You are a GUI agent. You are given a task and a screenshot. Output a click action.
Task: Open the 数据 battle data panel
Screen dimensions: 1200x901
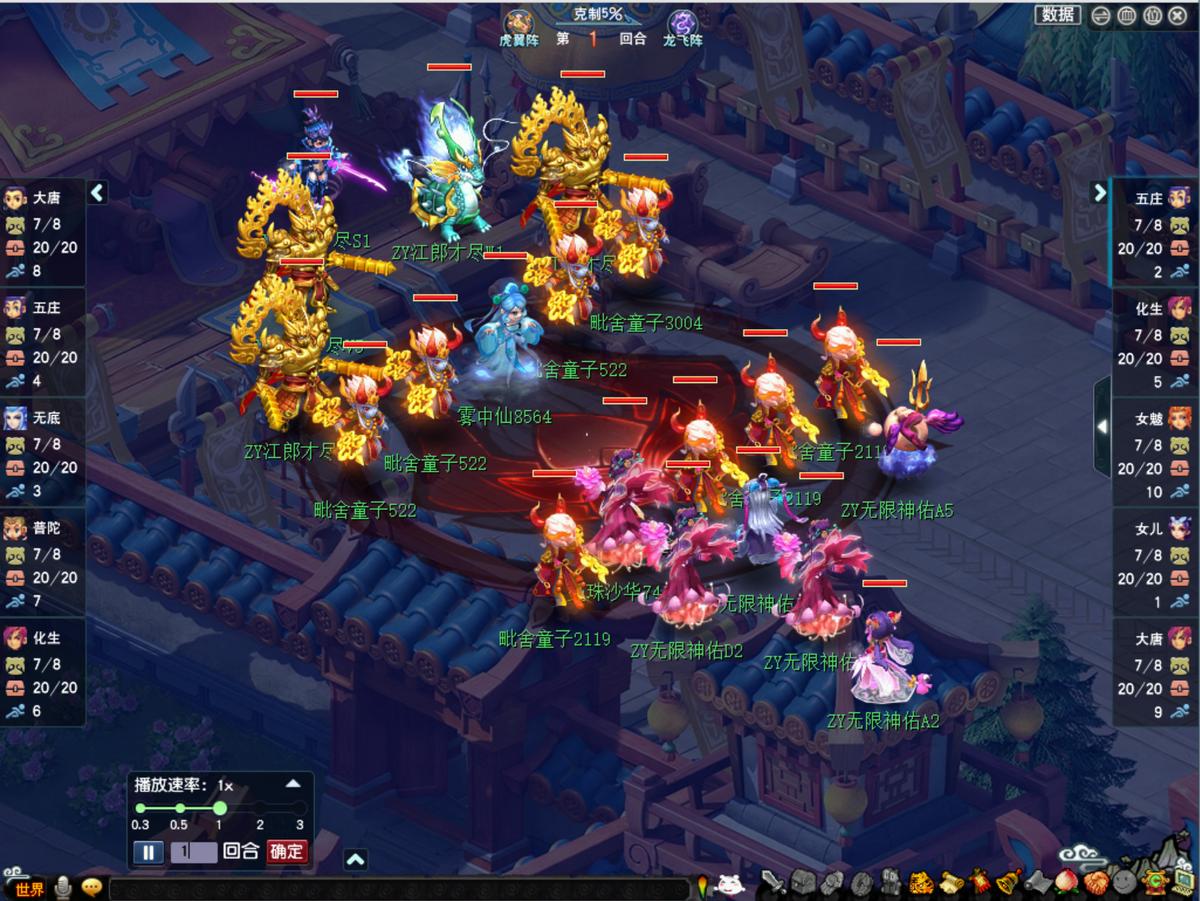click(1057, 14)
